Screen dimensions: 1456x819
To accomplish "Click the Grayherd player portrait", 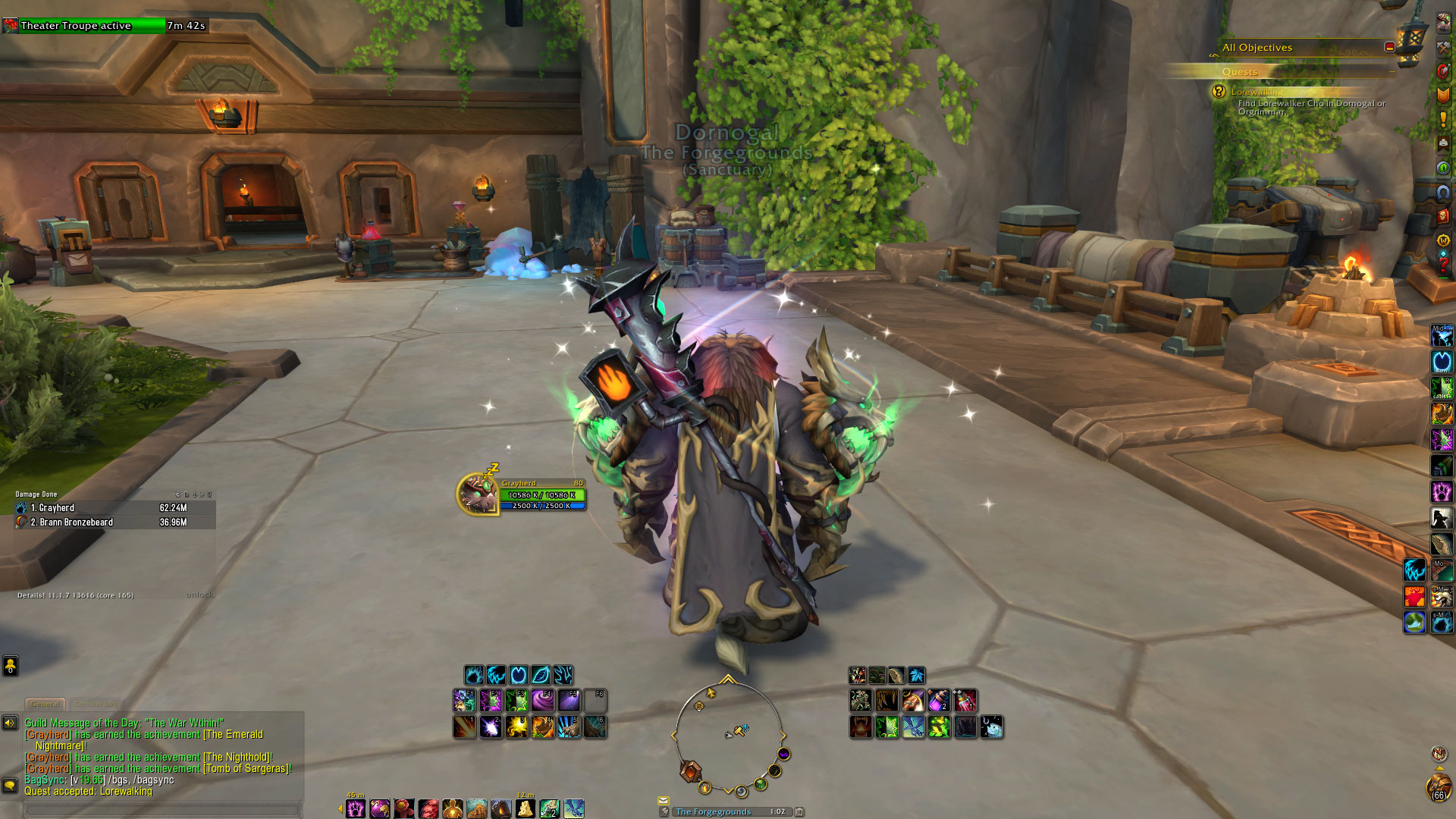I will tap(477, 494).
